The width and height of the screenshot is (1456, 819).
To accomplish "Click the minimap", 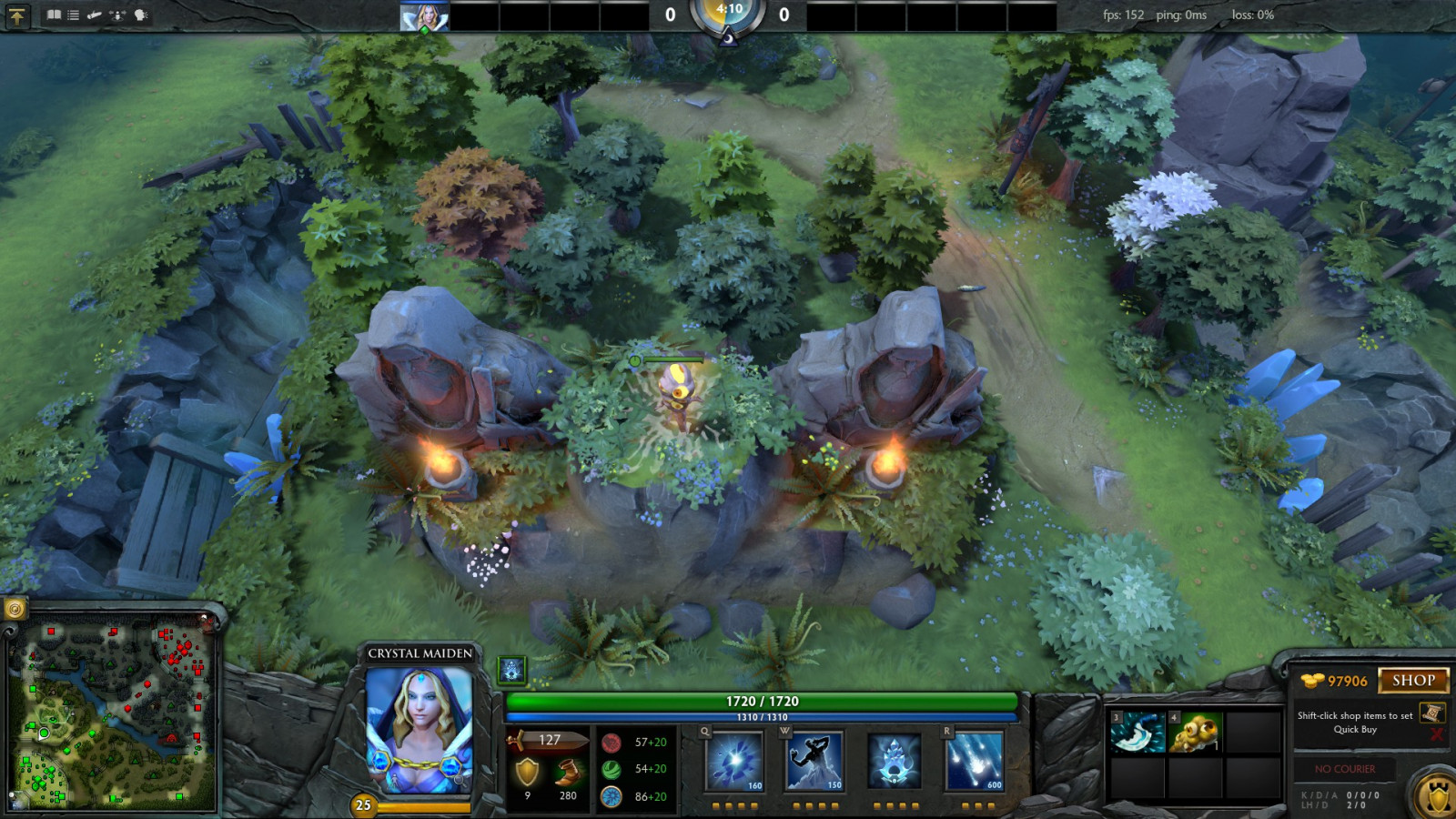I will [x=114, y=716].
